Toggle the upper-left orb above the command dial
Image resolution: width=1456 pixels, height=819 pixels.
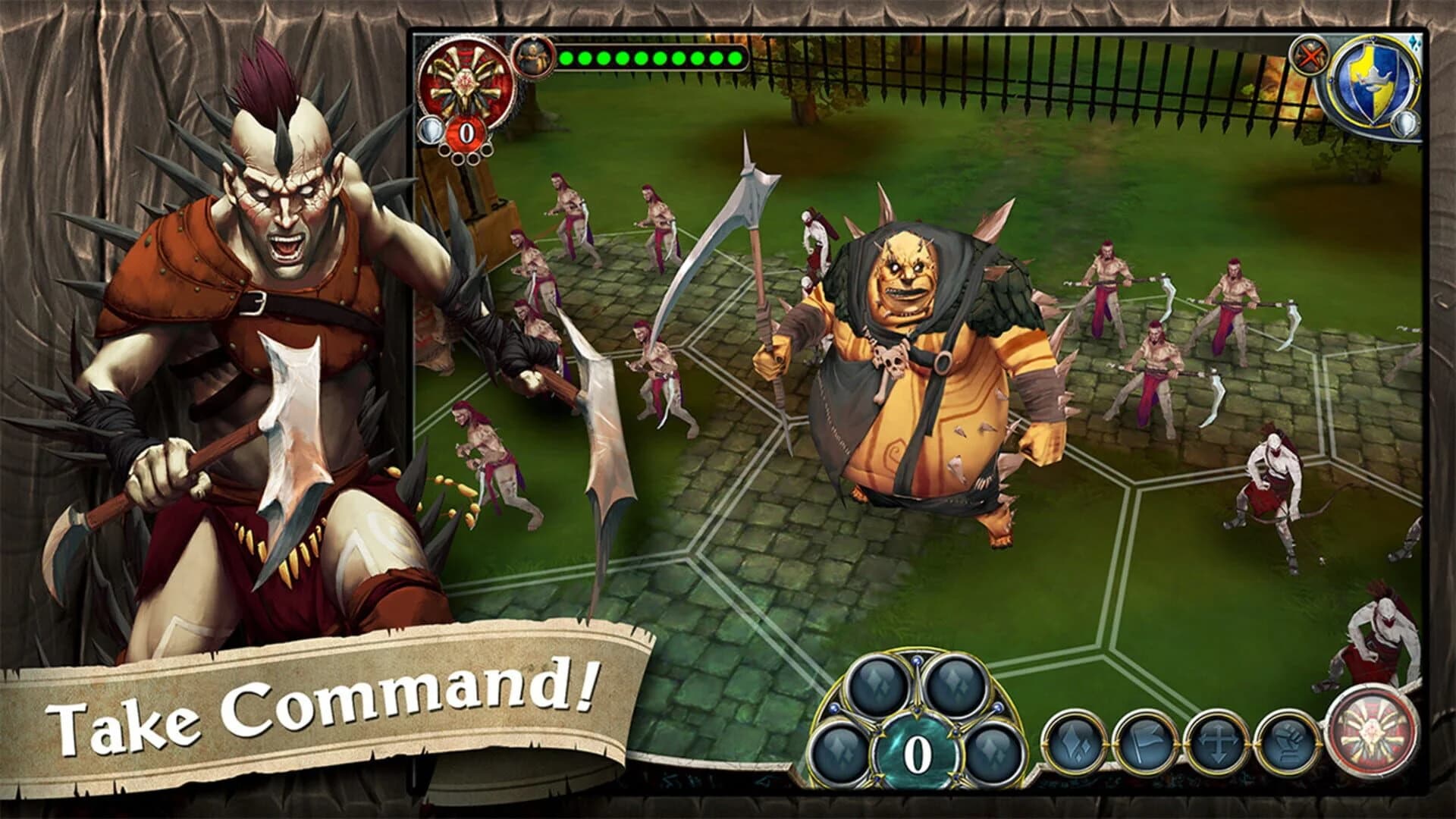878,682
